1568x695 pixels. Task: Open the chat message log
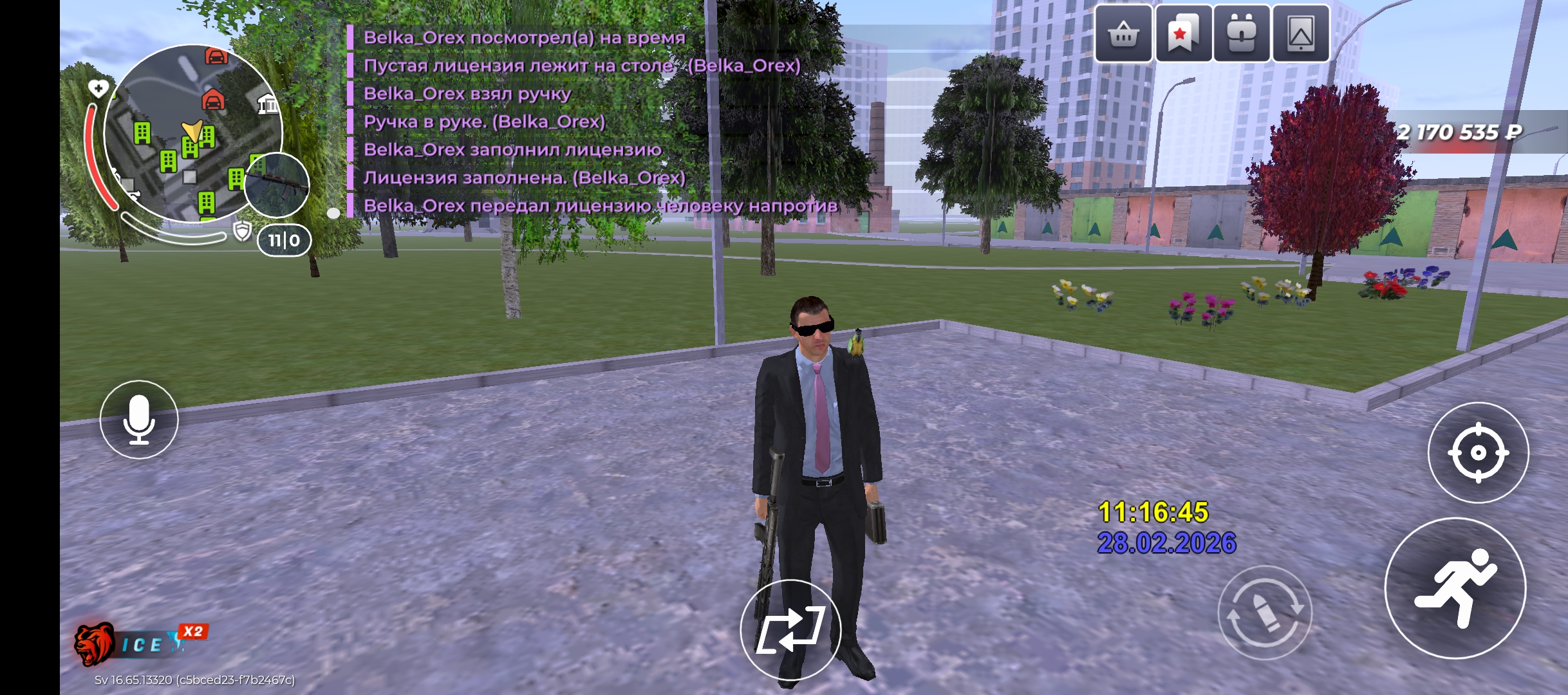(x=579, y=121)
